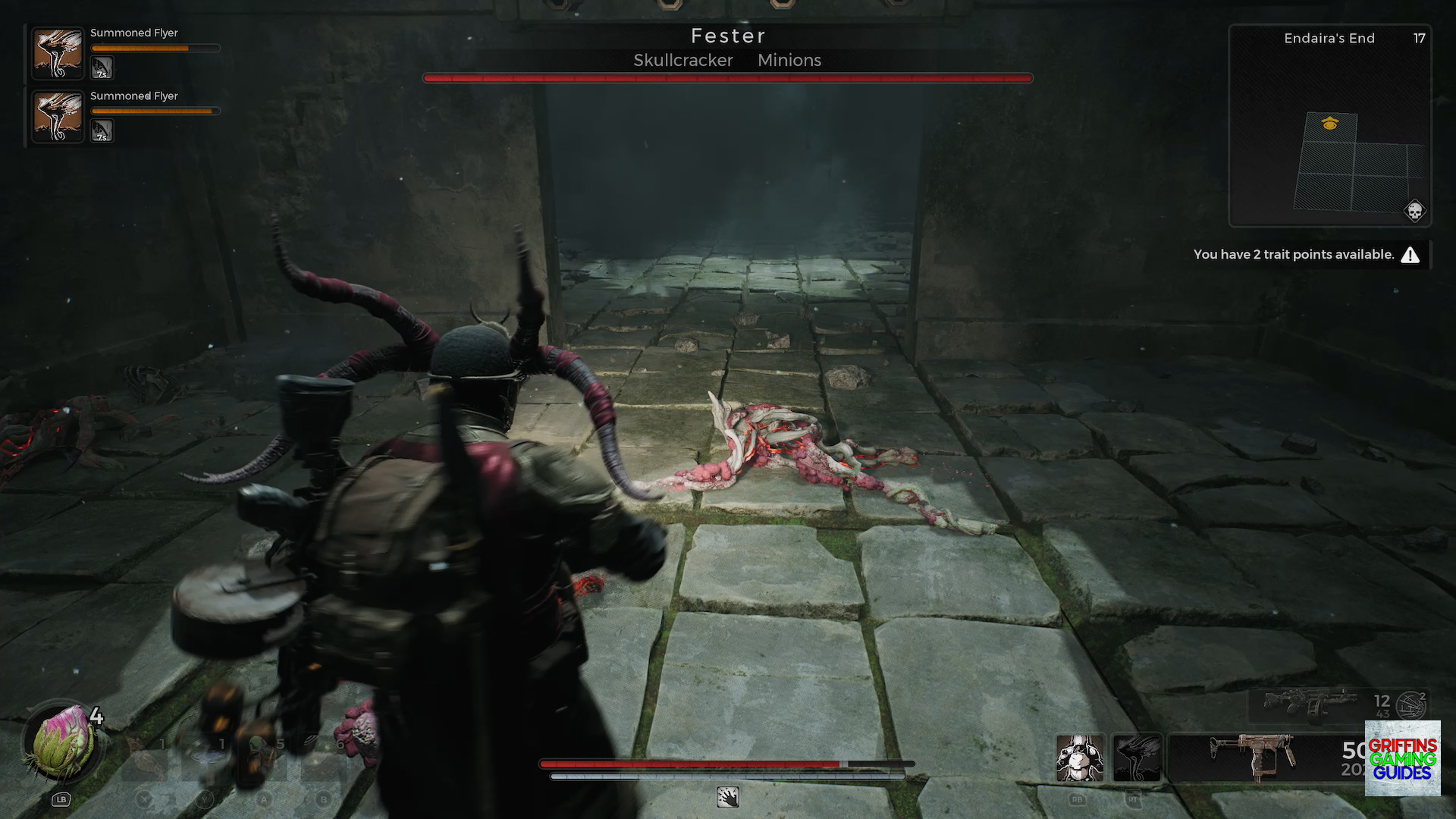Open the LB quick-use wheel prompt
This screenshot has height=819, width=1456.
coord(59,799)
